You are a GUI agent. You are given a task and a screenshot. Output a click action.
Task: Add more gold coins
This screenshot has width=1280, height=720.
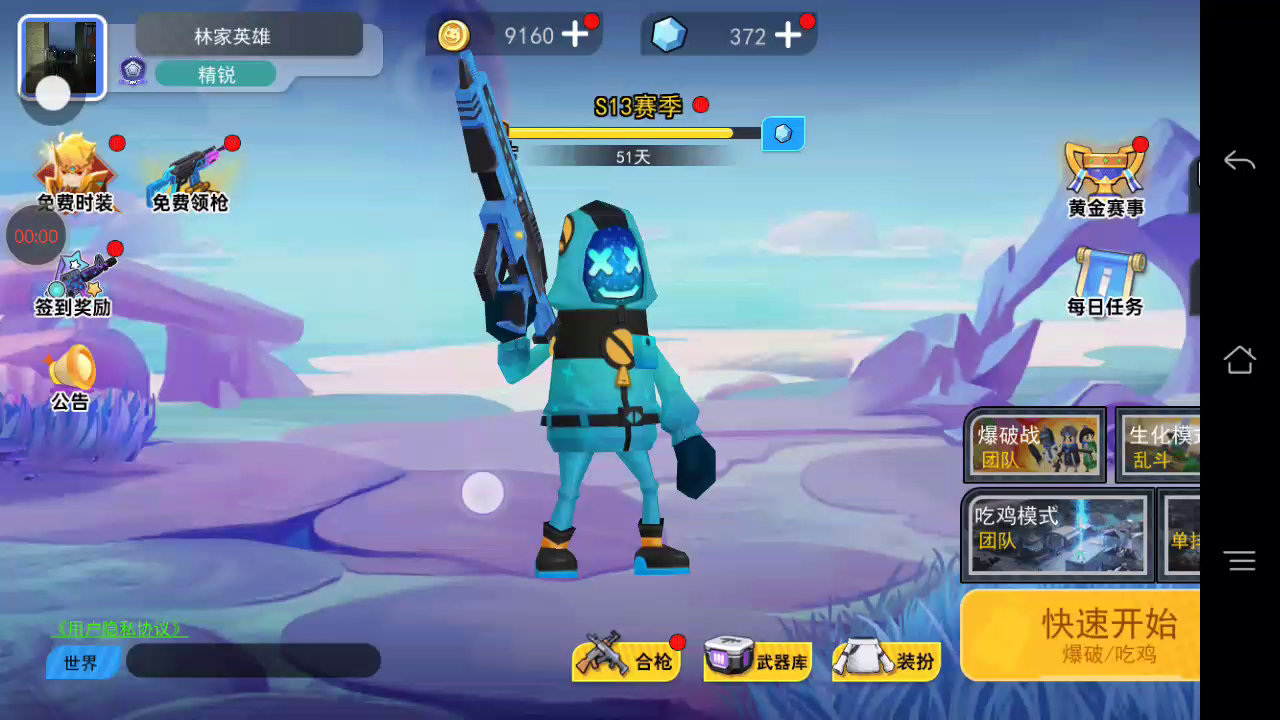[575, 35]
